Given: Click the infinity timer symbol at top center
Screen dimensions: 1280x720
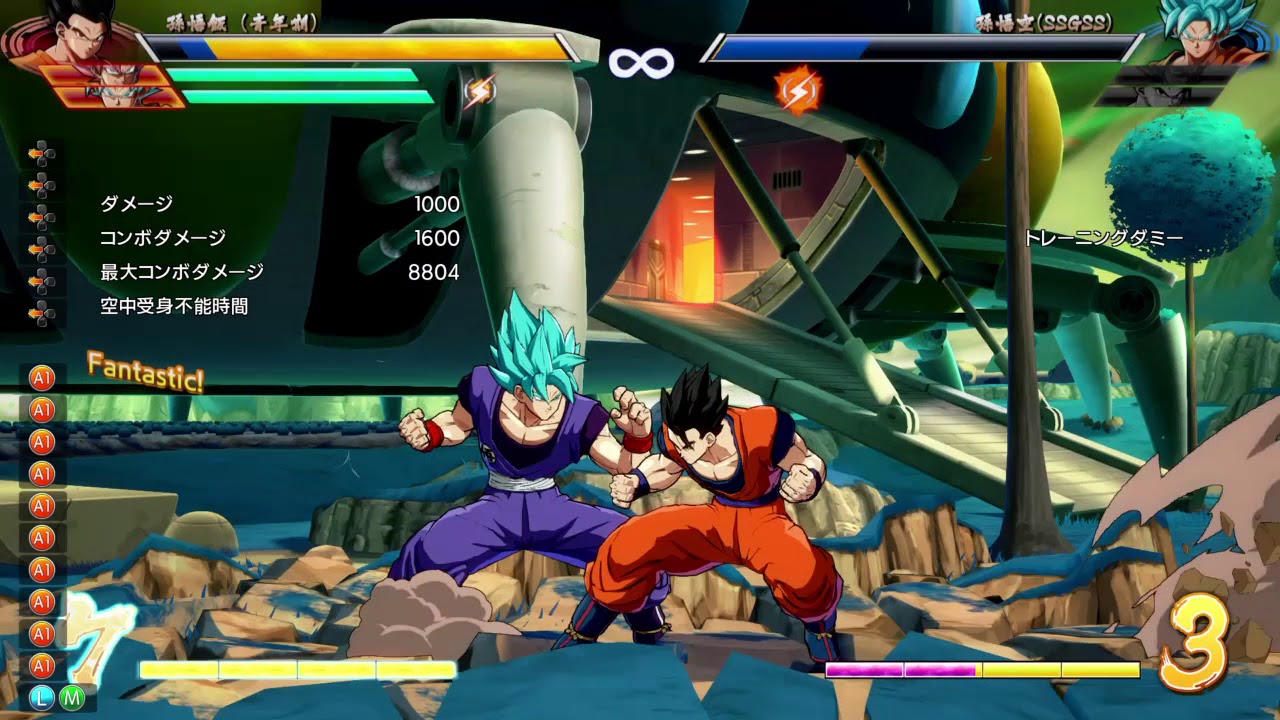Looking at the screenshot, I should (x=640, y=62).
